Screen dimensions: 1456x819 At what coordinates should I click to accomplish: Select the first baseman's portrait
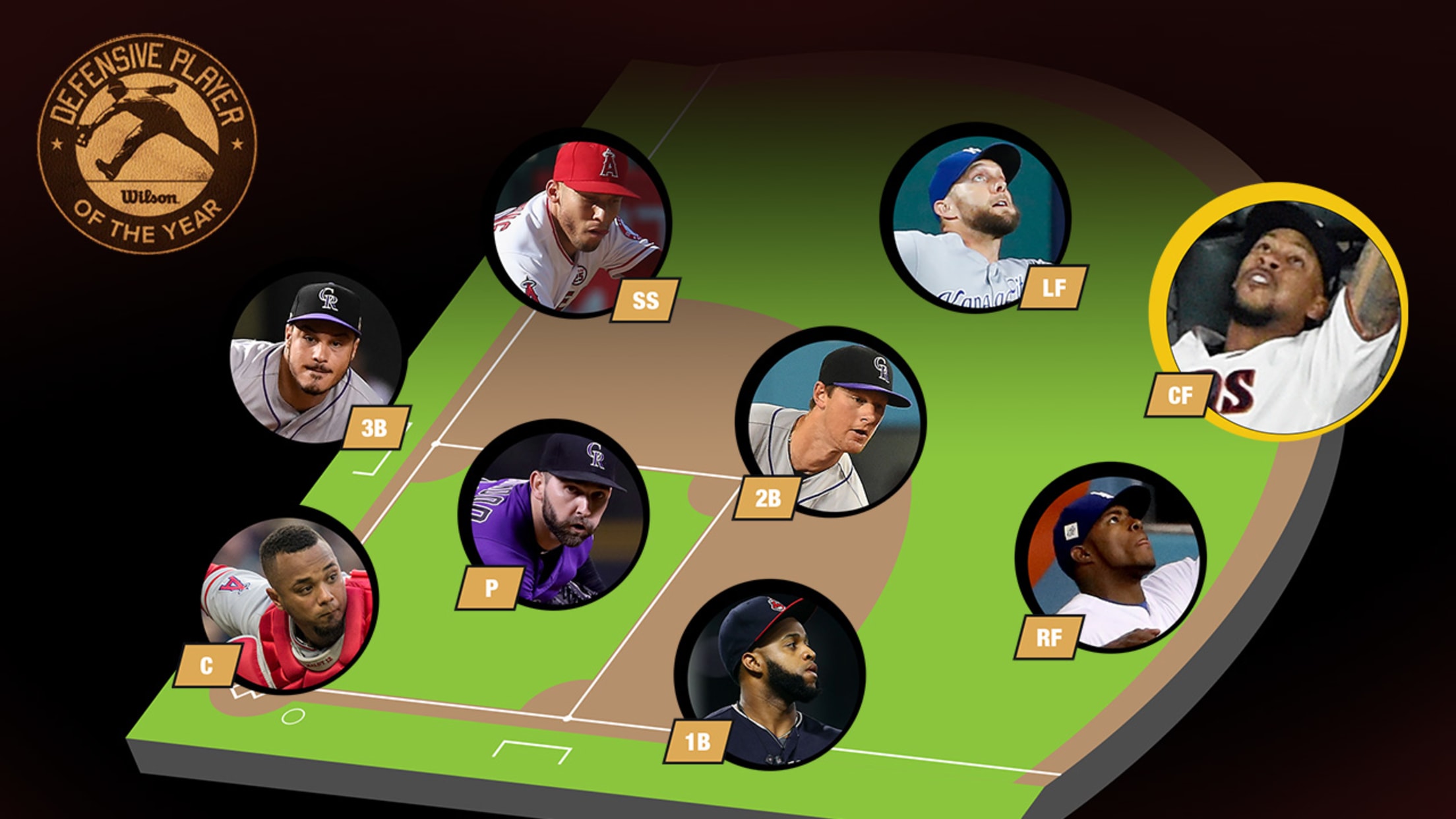click(x=772, y=673)
